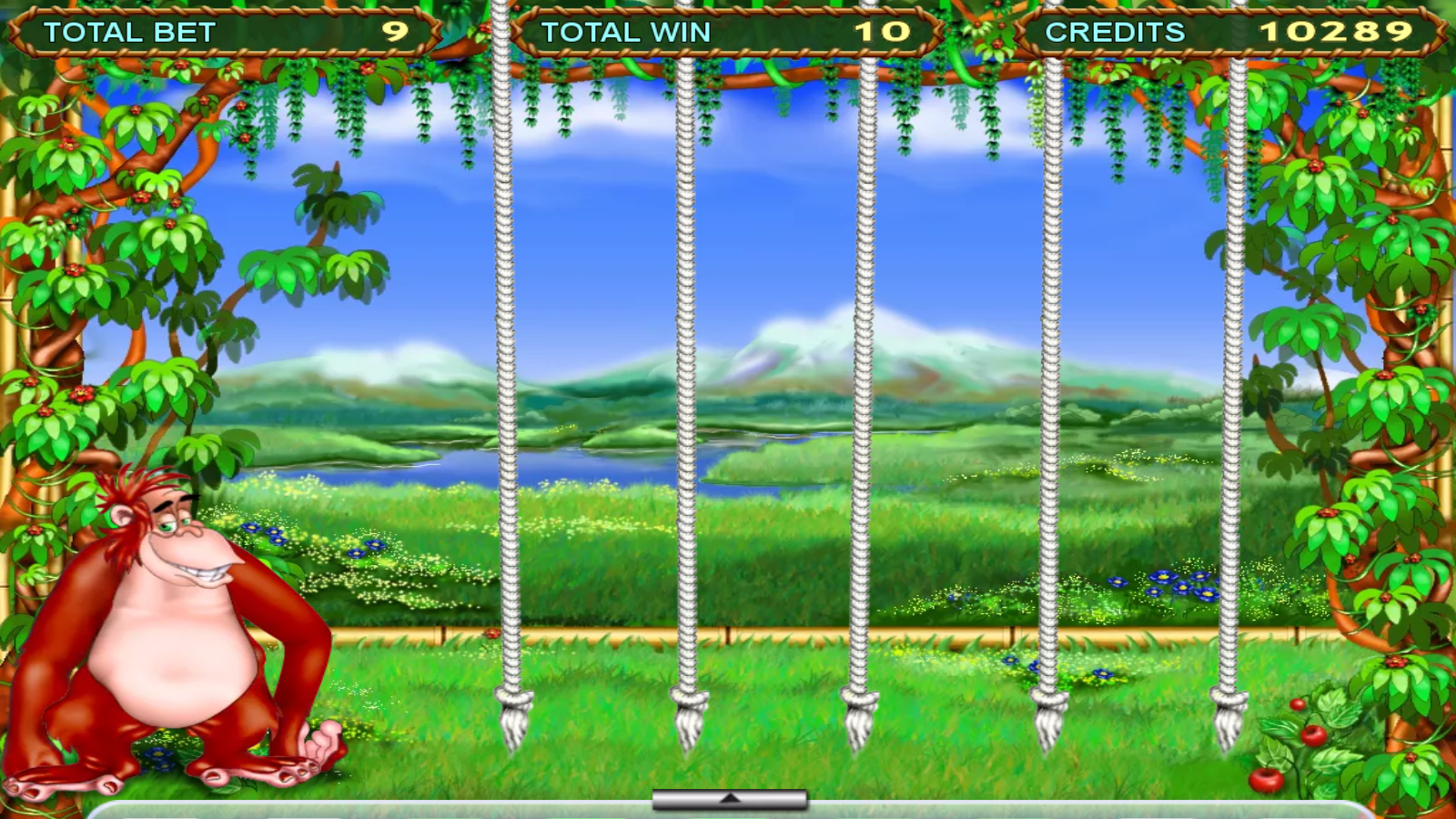Select the TOTAL WIN tab header text

pos(628,30)
